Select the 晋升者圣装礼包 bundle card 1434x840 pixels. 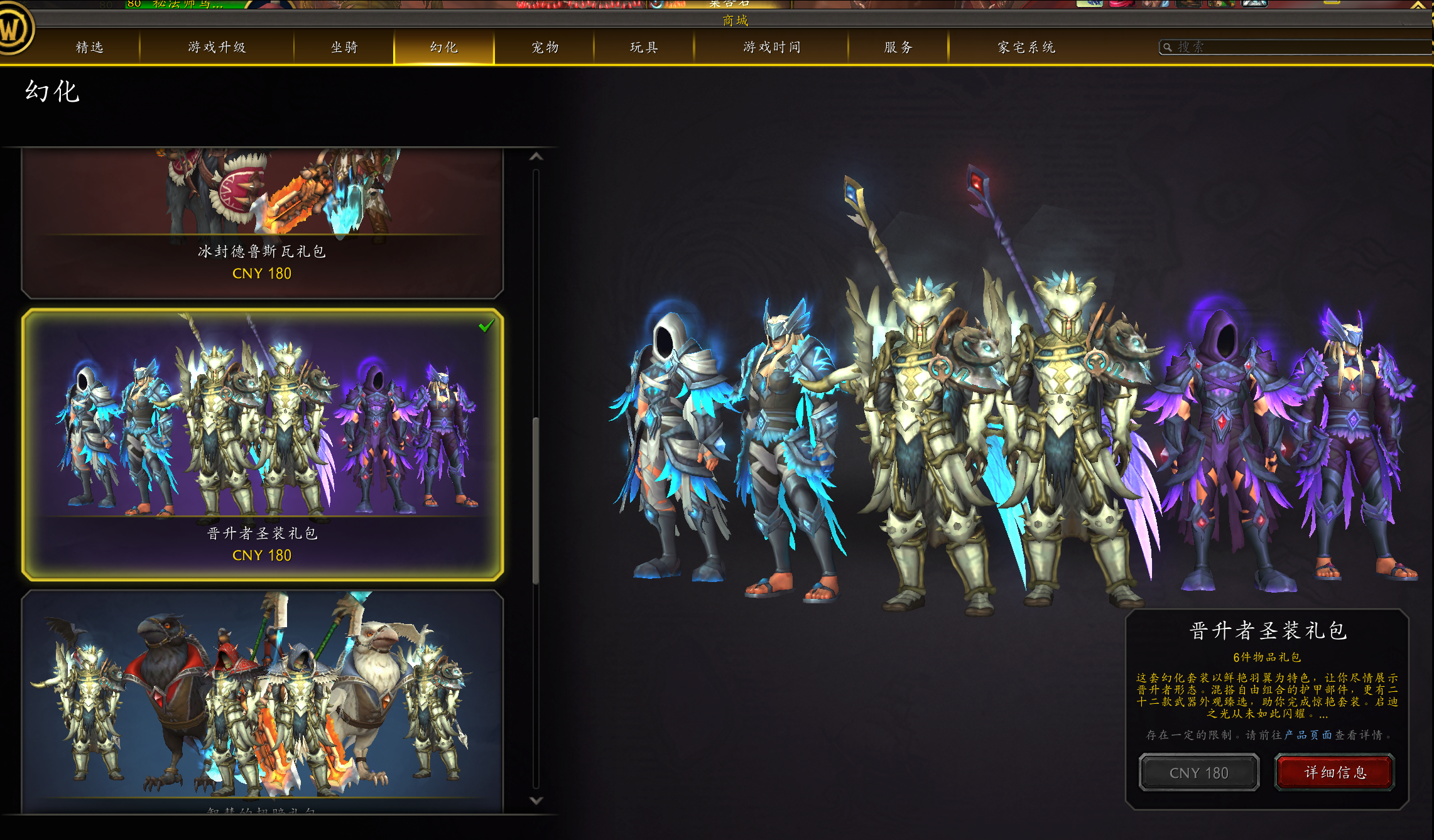pos(262,444)
